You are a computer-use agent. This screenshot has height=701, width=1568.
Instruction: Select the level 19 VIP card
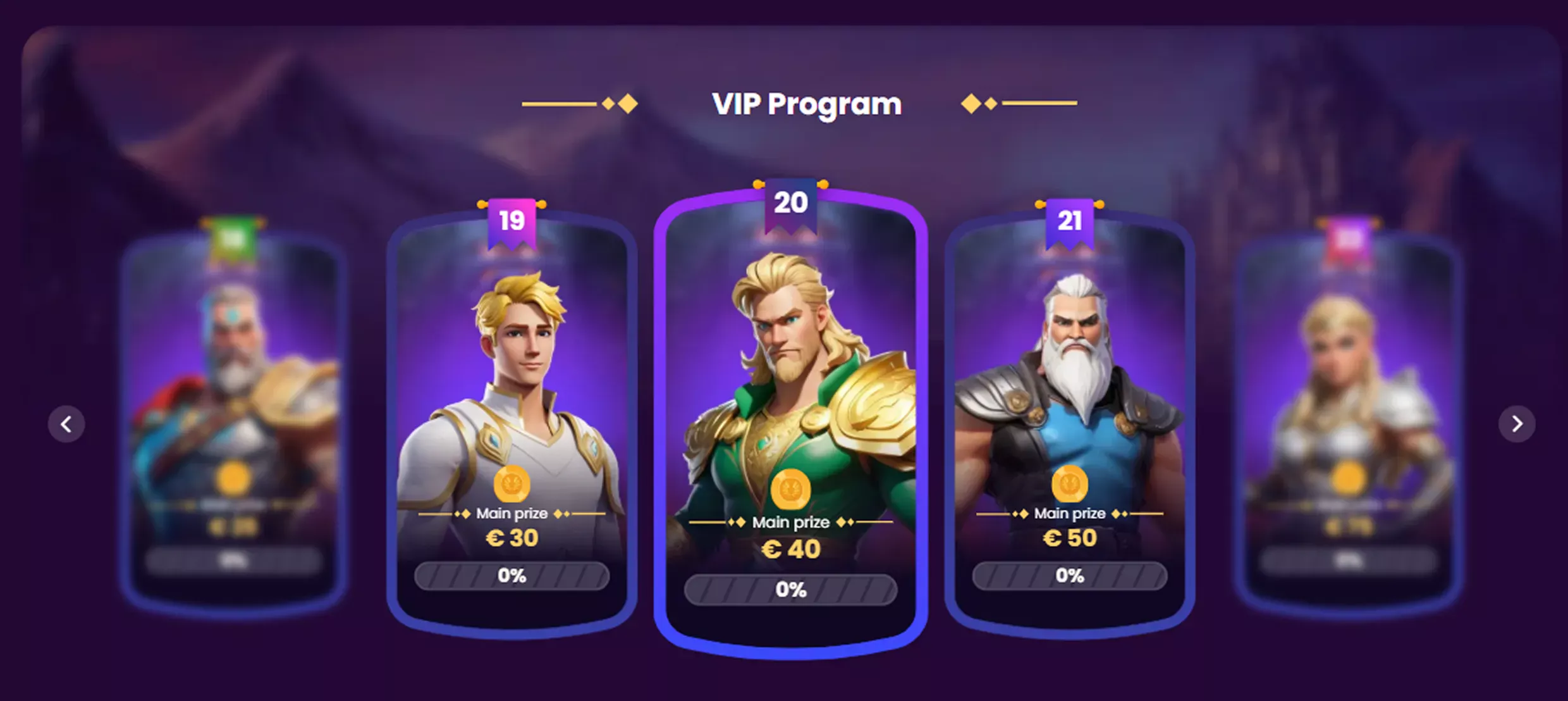tap(511, 418)
